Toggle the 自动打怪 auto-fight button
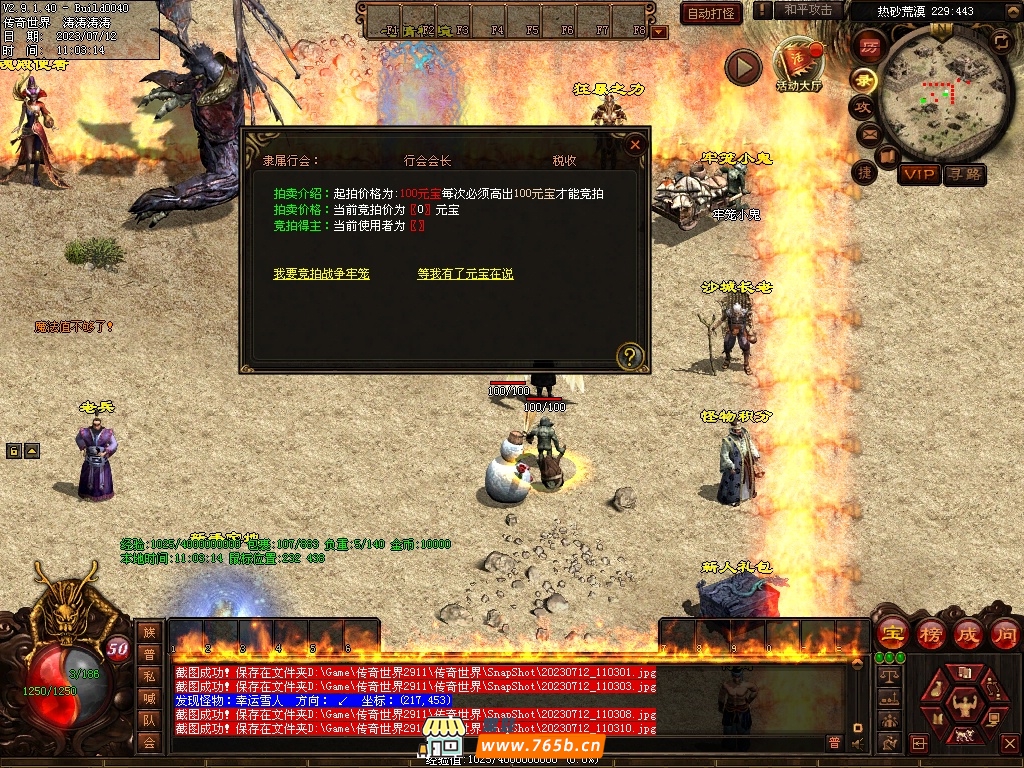This screenshot has width=1024, height=768. tap(711, 13)
